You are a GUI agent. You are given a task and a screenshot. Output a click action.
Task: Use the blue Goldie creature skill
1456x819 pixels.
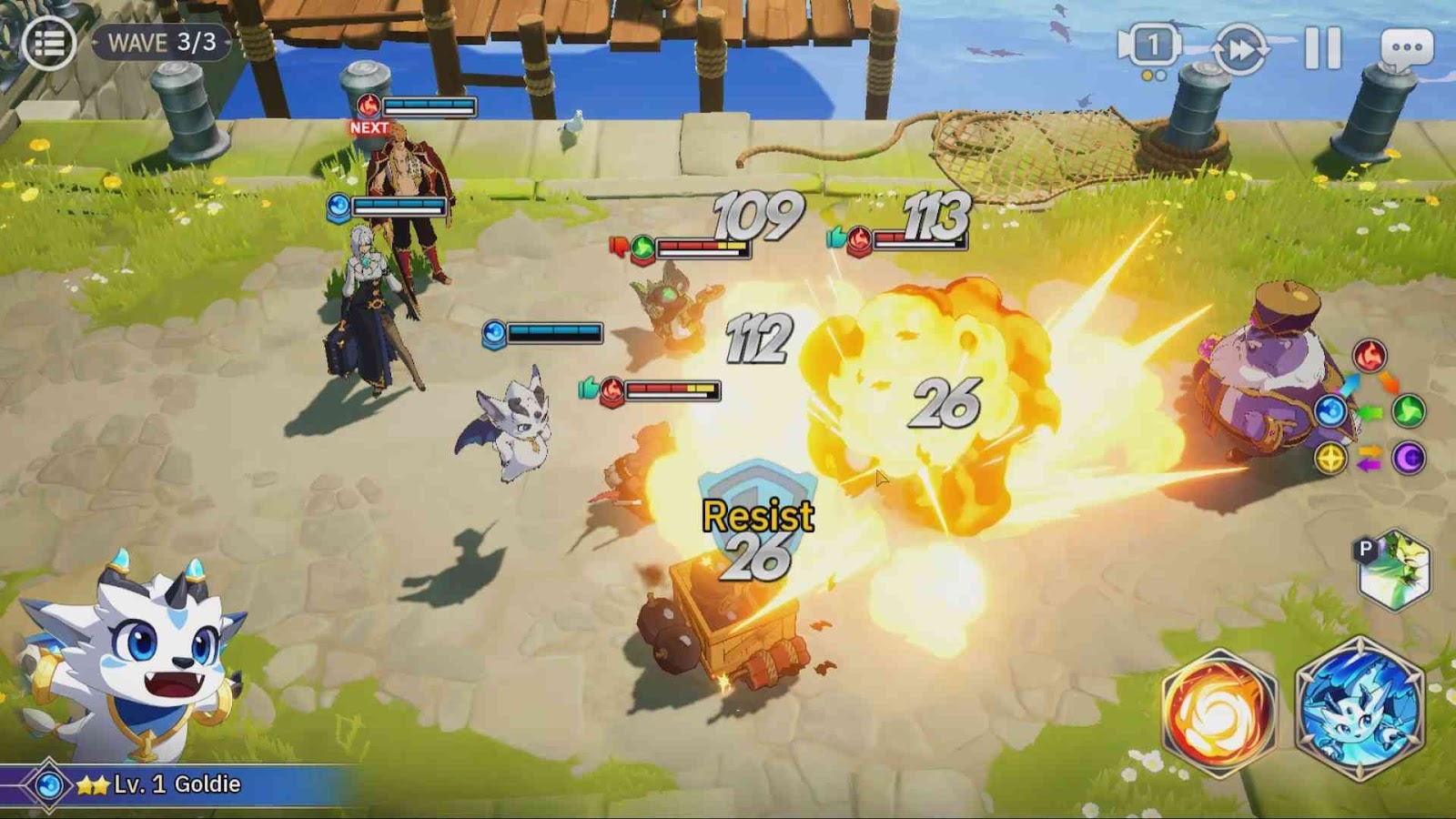pos(1359,710)
